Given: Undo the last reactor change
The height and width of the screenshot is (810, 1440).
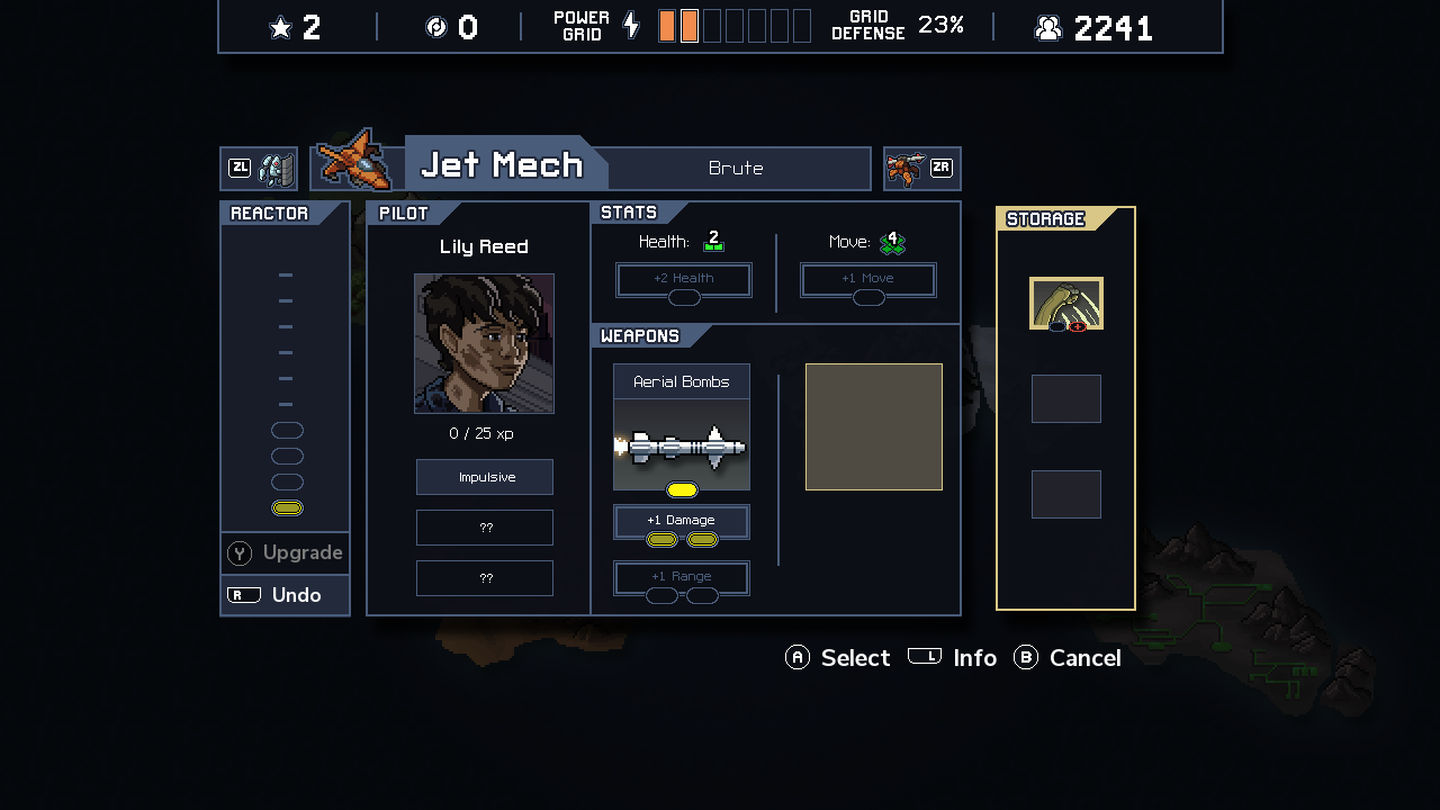Looking at the screenshot, I should pyautogui.click(x=286, y=595).
